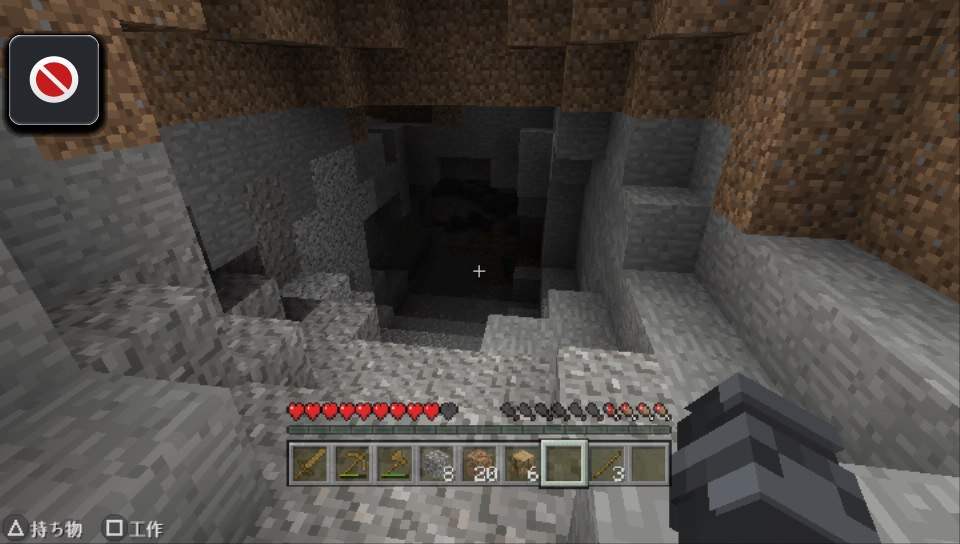Select the sticks stack of 3
This screenshot has height=544, width=960.
coord(607,463)
